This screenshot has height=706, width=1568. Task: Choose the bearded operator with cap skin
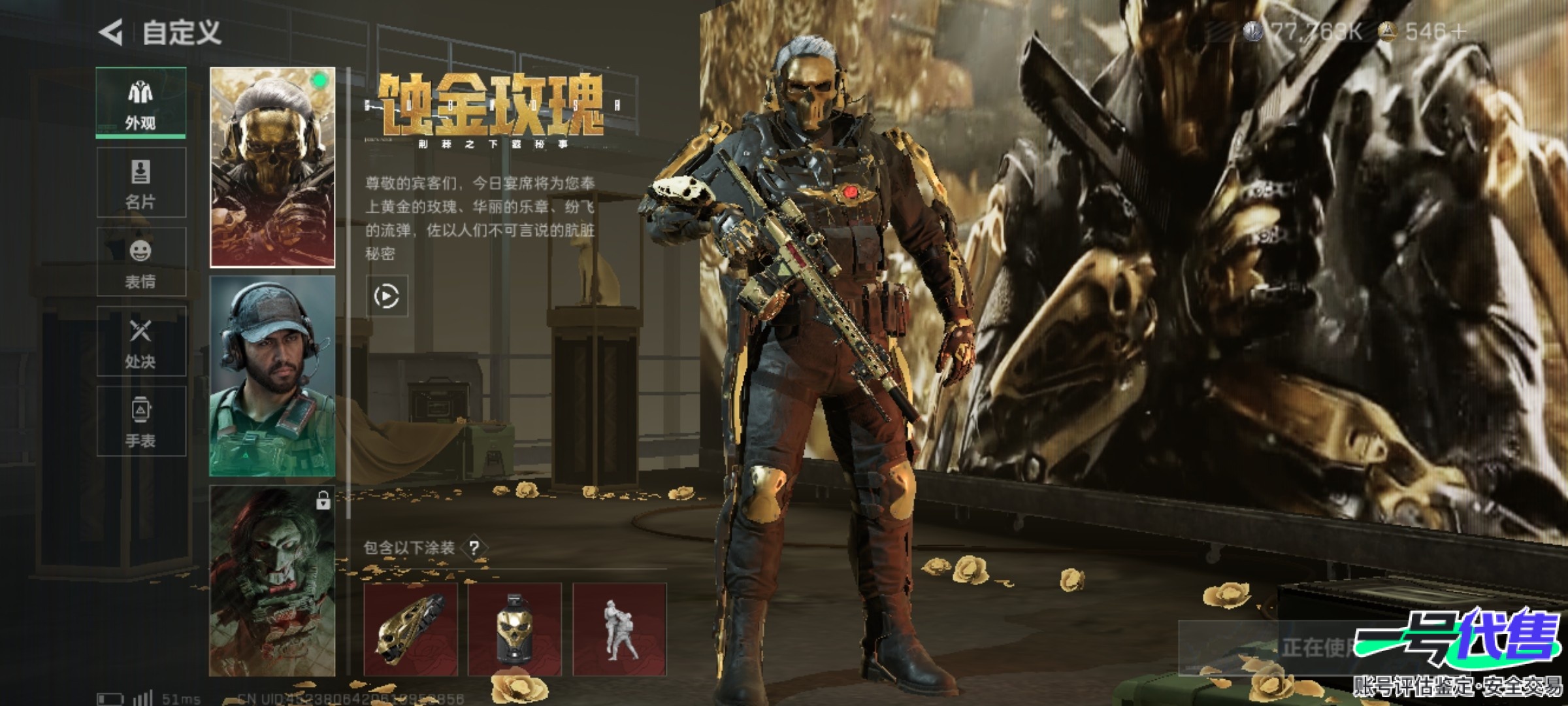(x=272, y=376)
